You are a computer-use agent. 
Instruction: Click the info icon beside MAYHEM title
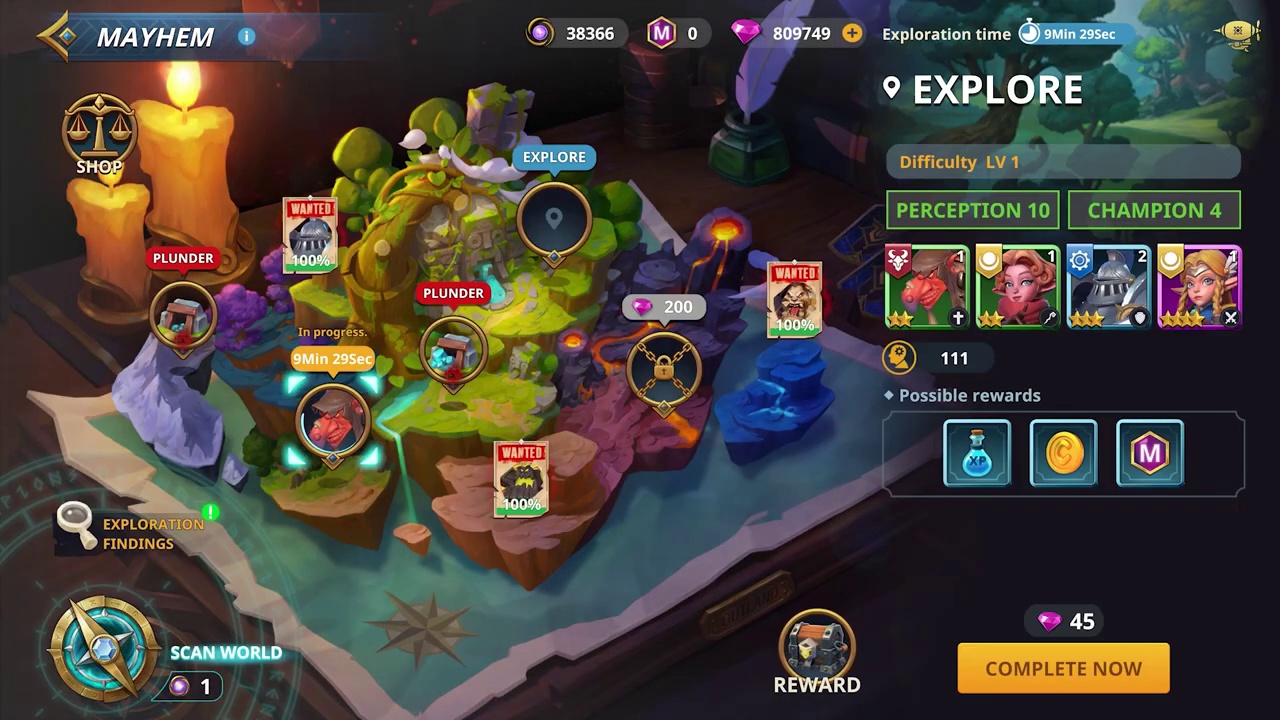pyautogui.click(x=246, y=36)
